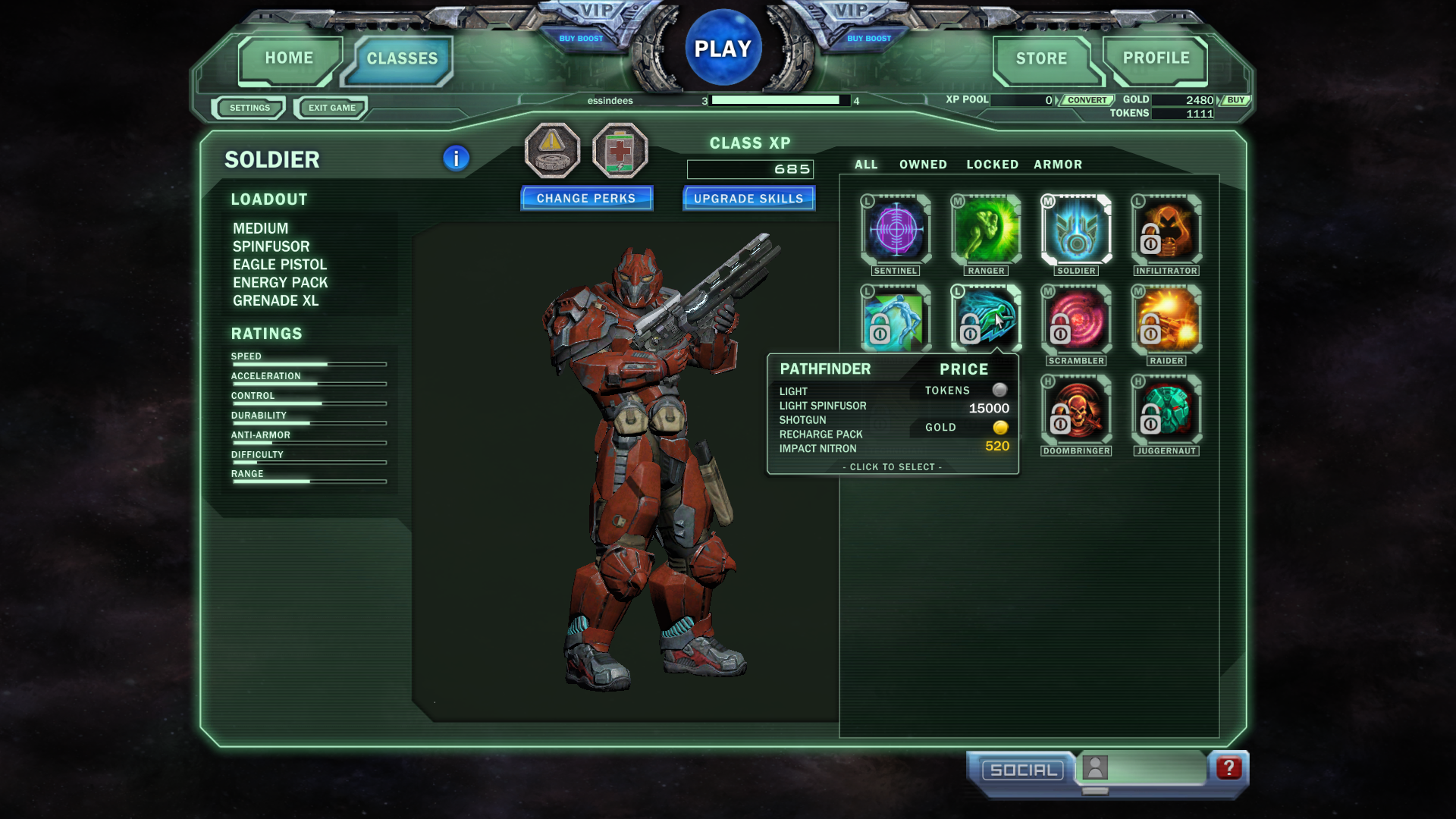This screenshot has height=819, width=1456.
Task: Open the SOCIAL panel
Action: [x=1023, y=770]
